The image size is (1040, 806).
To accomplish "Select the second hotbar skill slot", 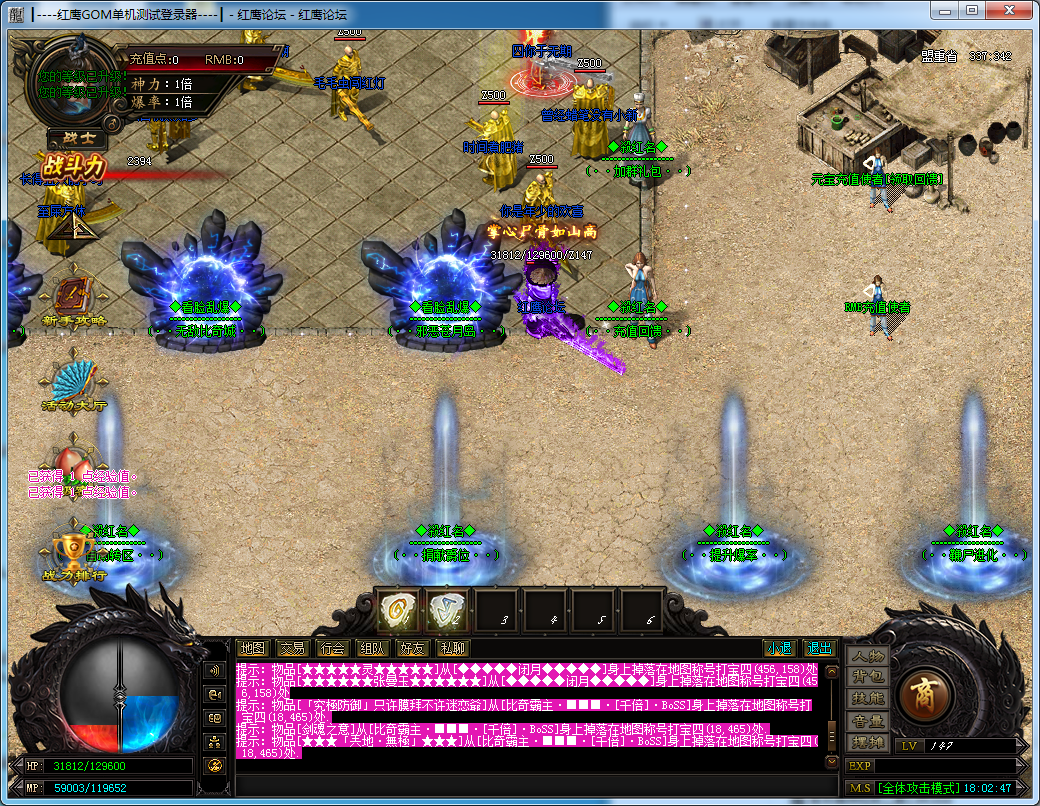I will tap(446, 609).
